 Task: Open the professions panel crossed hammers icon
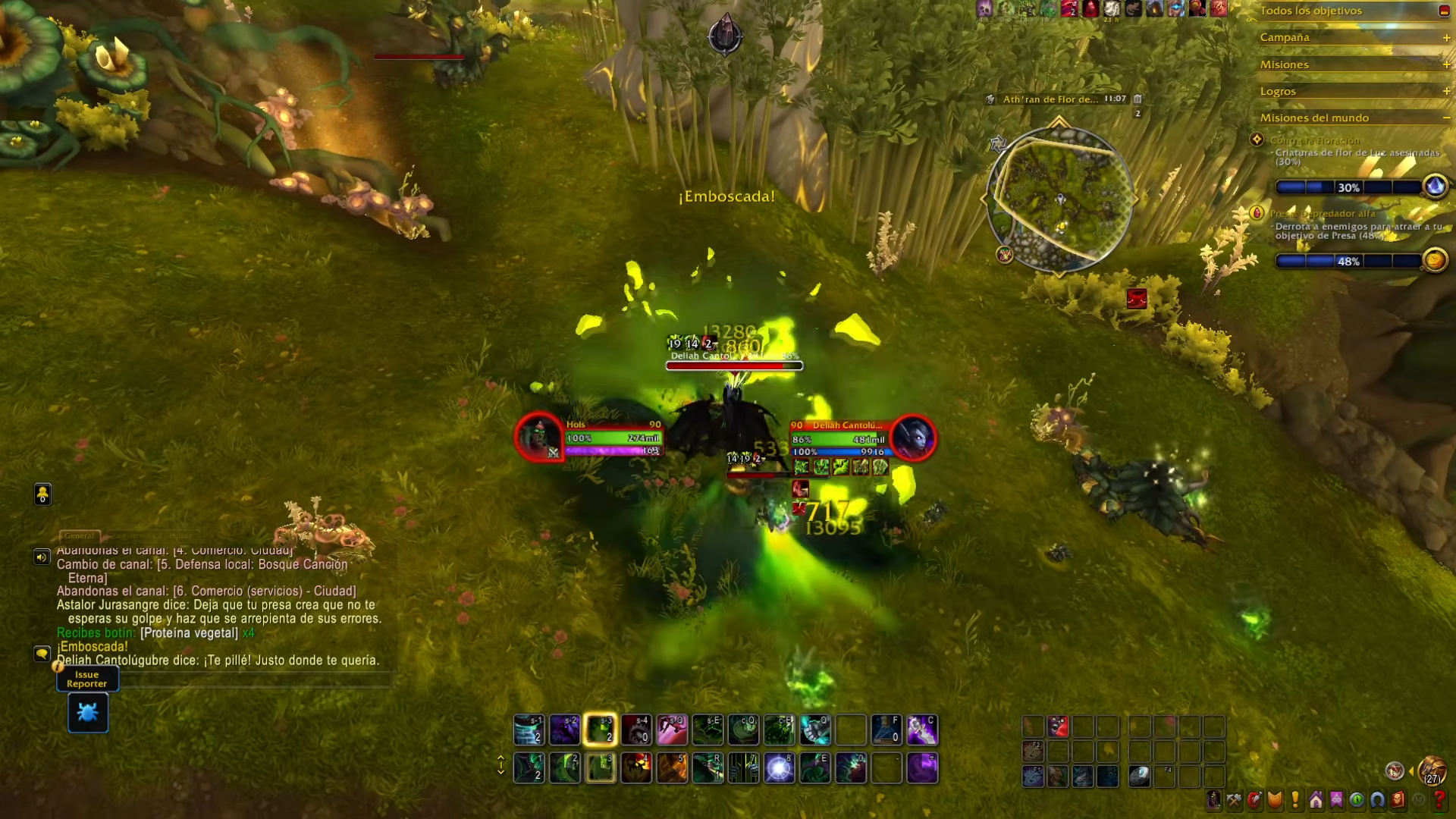[1234, 801]
